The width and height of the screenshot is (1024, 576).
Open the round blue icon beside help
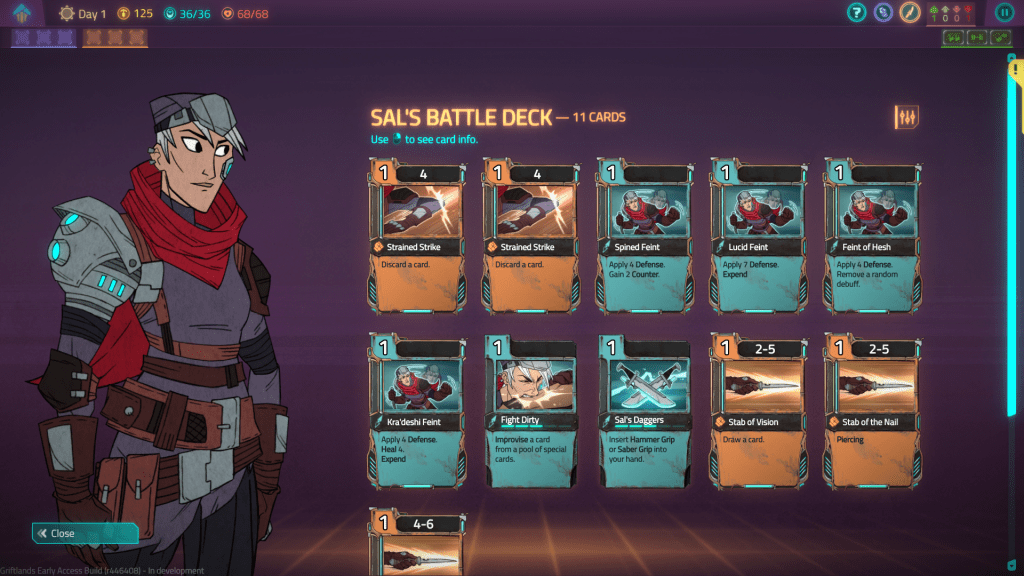pos(882,13)
